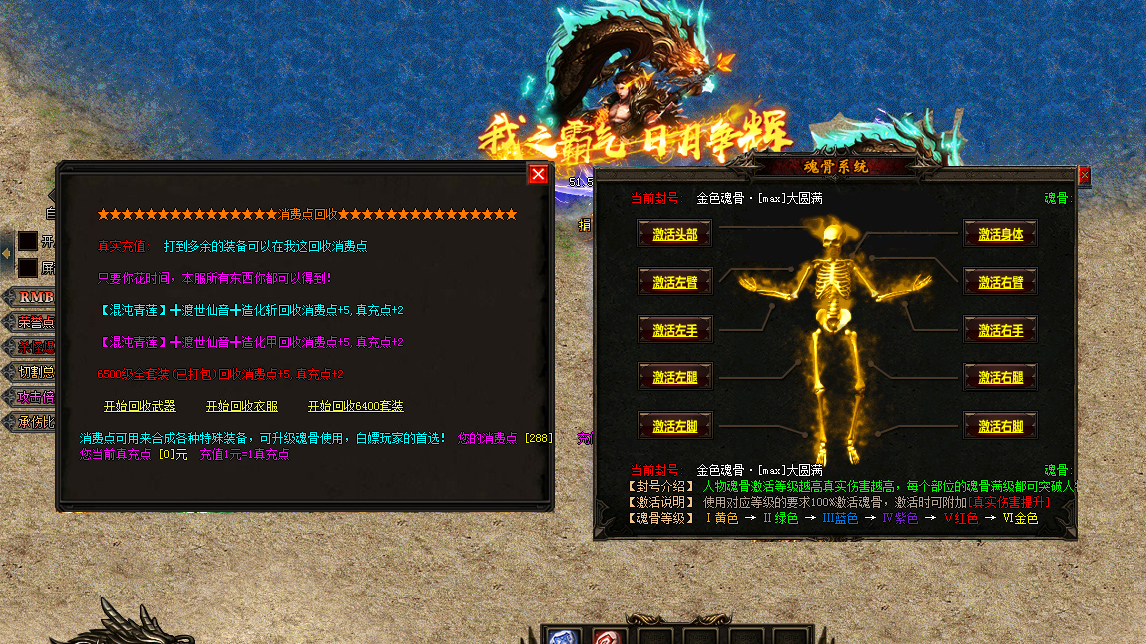This screenshot has width=1146, height=644.
Task: Choose the 激活左腿 left leg button
Action: coord(675,377)
